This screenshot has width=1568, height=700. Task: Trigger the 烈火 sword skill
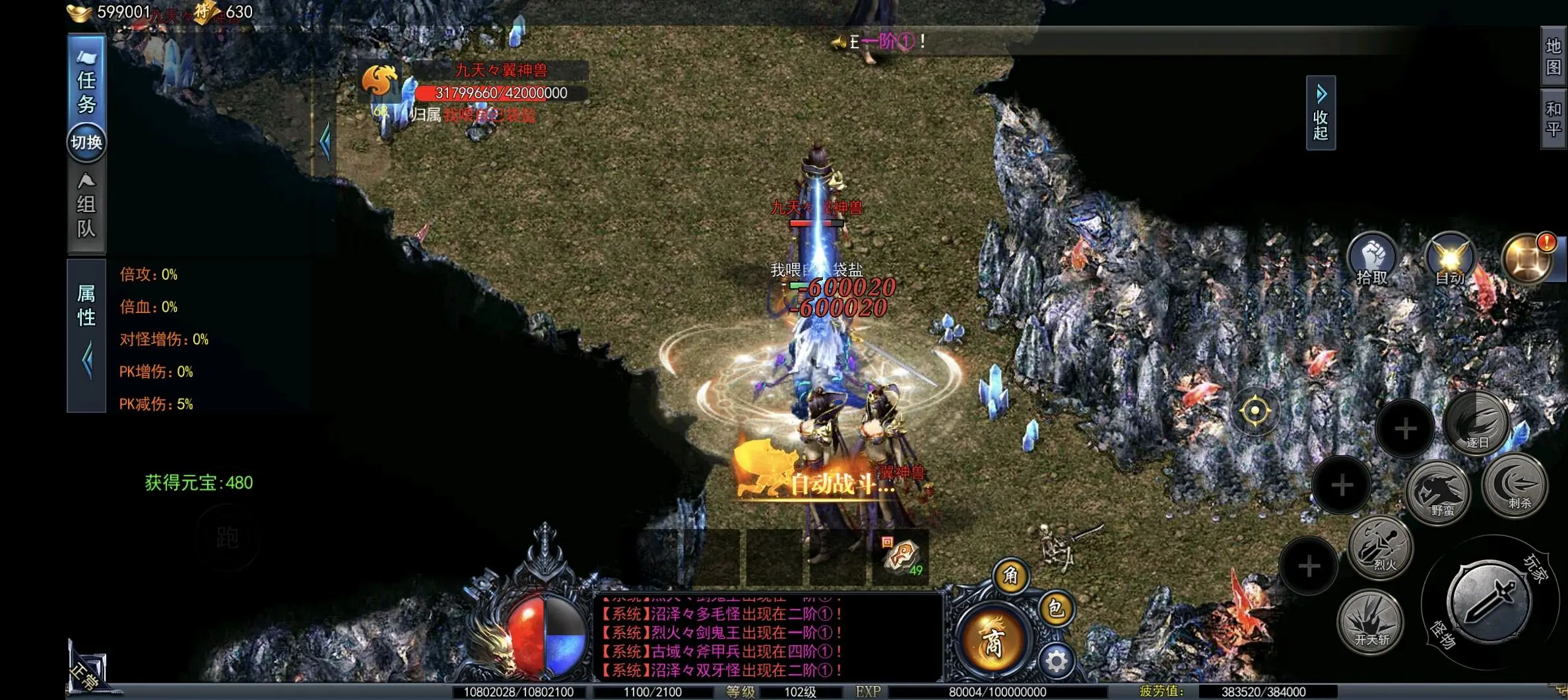pos(1381,548)
